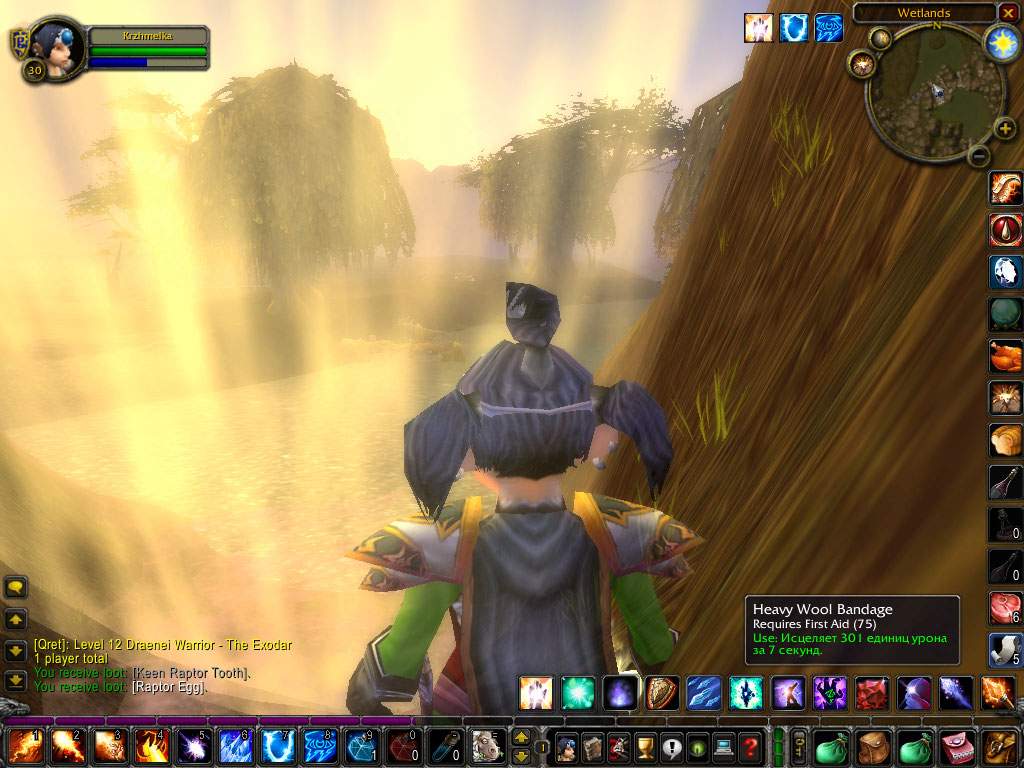1024x768 pixels.
Task: Activate the shield icon ability
Action: 660,692
